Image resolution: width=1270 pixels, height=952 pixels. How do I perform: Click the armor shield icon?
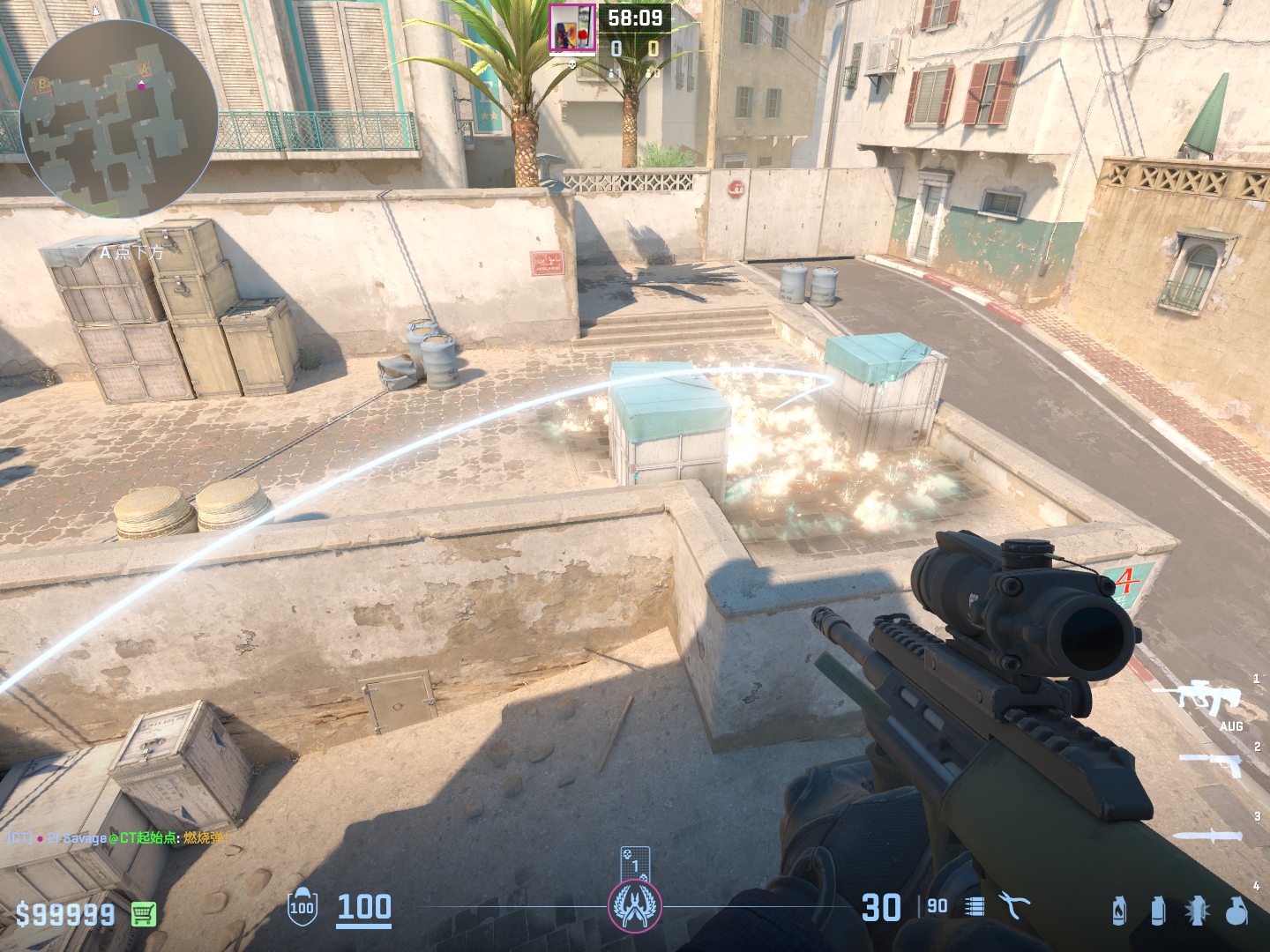tap(302, 907)
